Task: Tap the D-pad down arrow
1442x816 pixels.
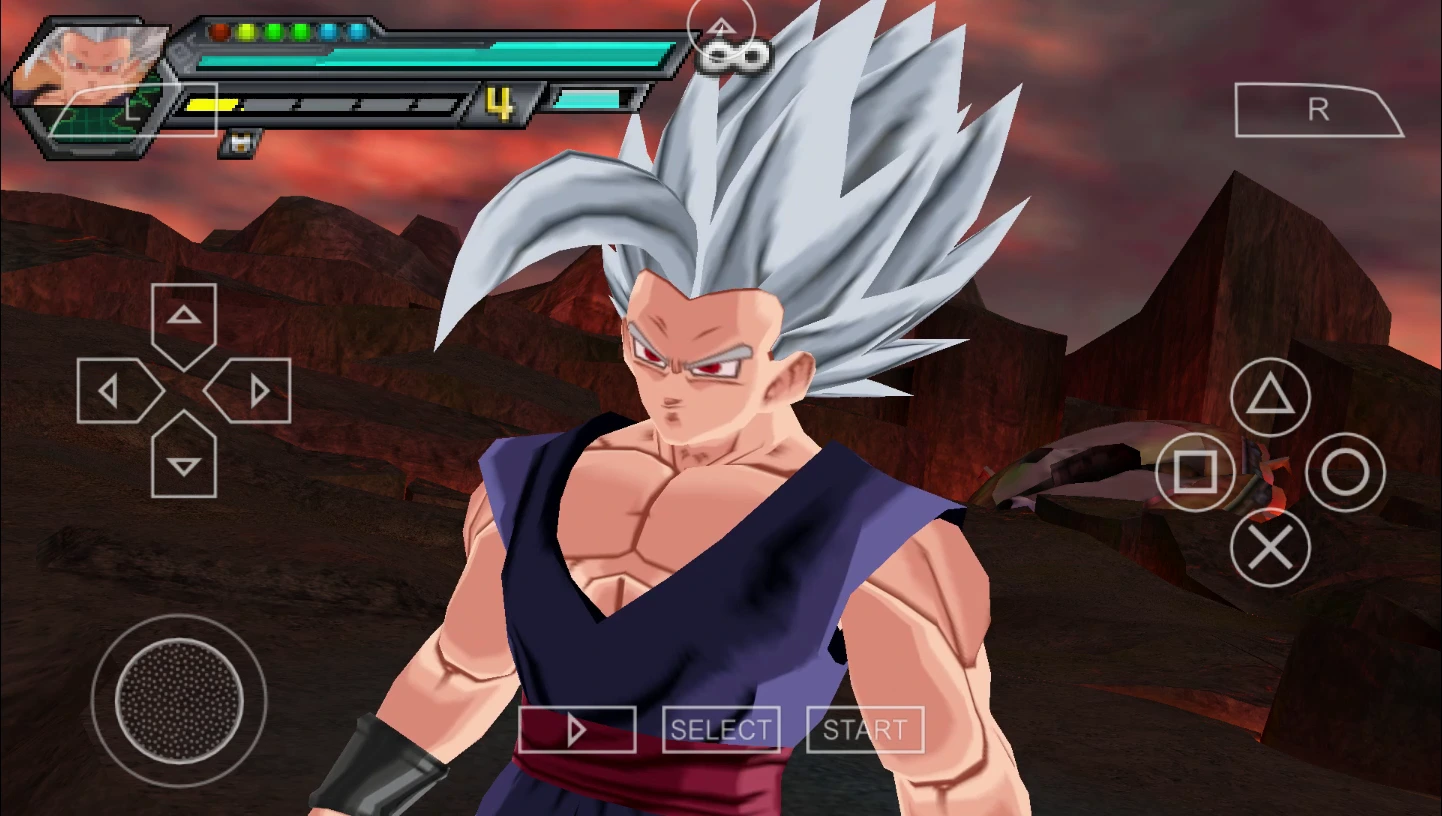Action: 184,462
